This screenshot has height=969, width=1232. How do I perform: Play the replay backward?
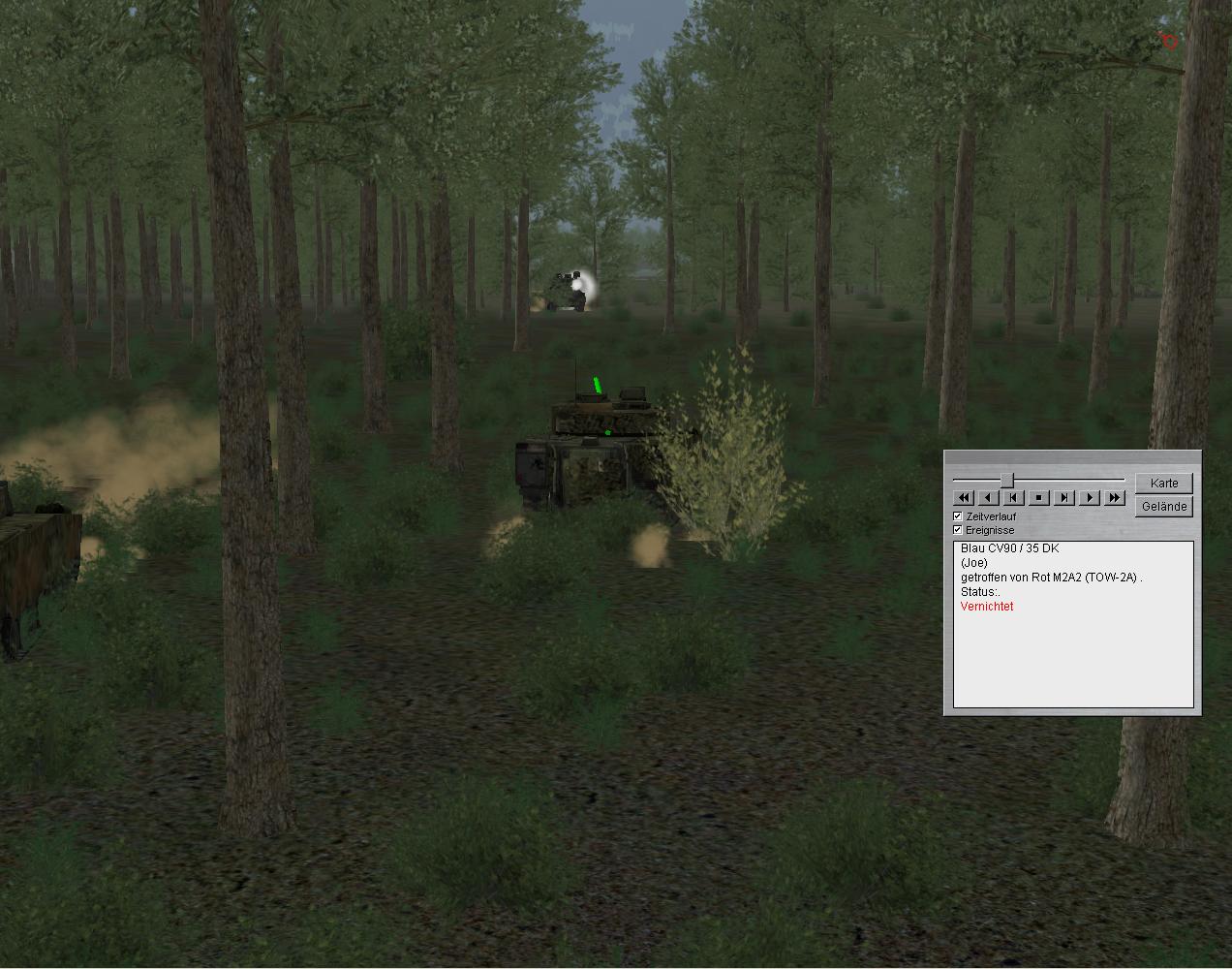click(988, 497)
